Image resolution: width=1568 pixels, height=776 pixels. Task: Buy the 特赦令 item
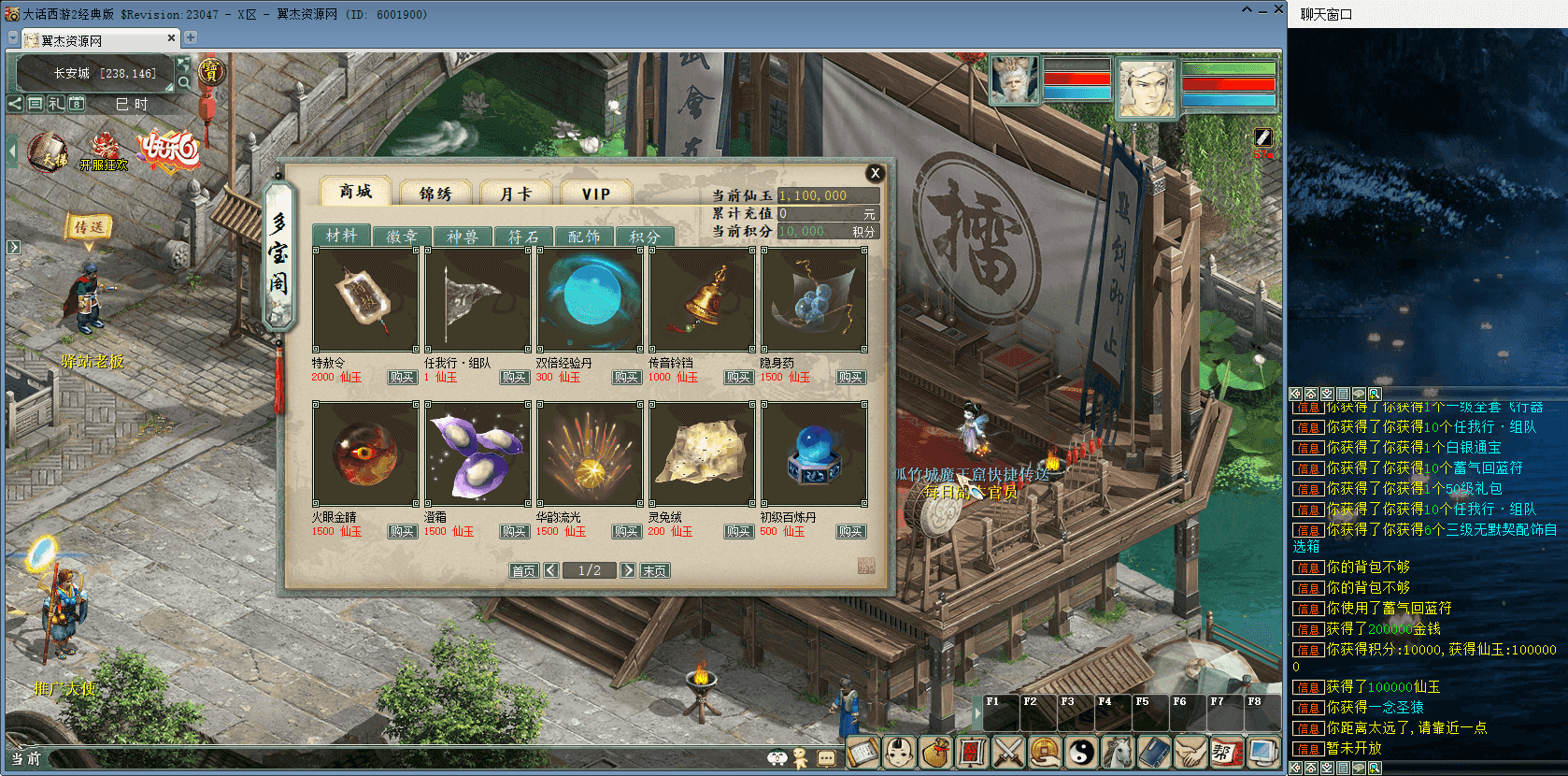(x=402, y=378)
